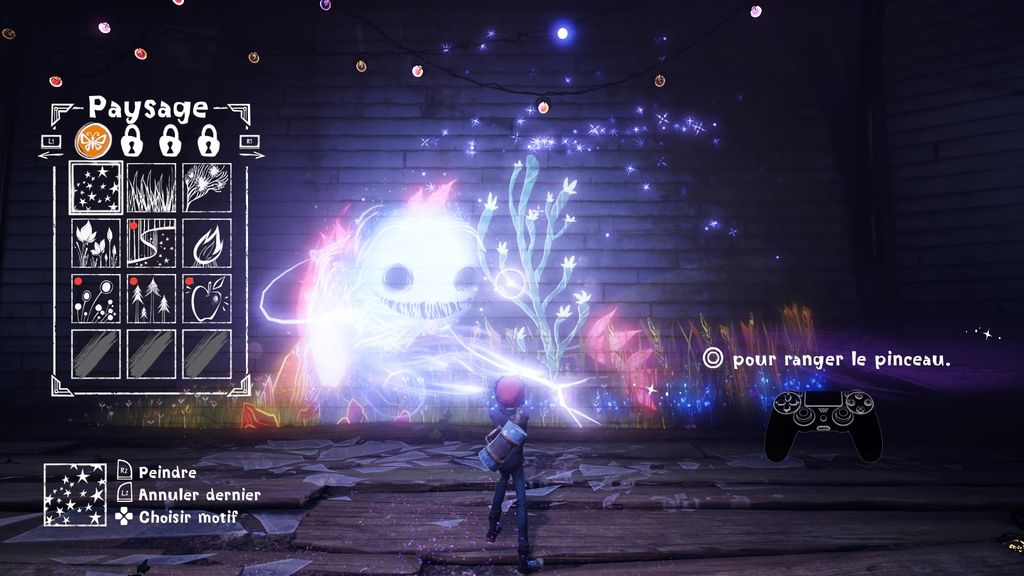Screen dimensions: 1024x576
Task: Select the apple motif tile
Action: (206, 298)
